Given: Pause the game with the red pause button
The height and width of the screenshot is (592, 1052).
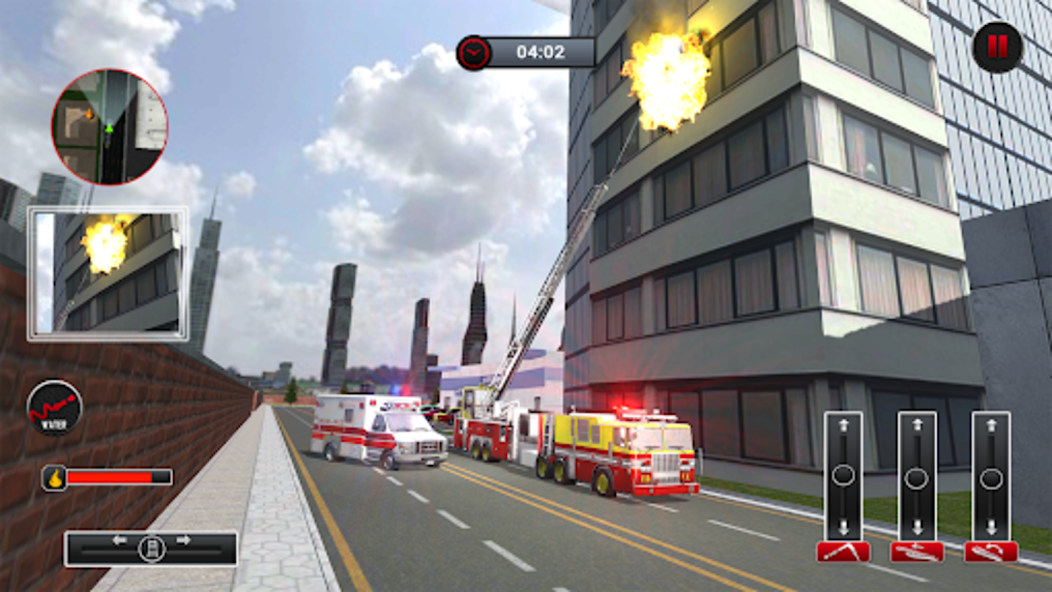Looking at the screenshot, I should pos(997,47).
